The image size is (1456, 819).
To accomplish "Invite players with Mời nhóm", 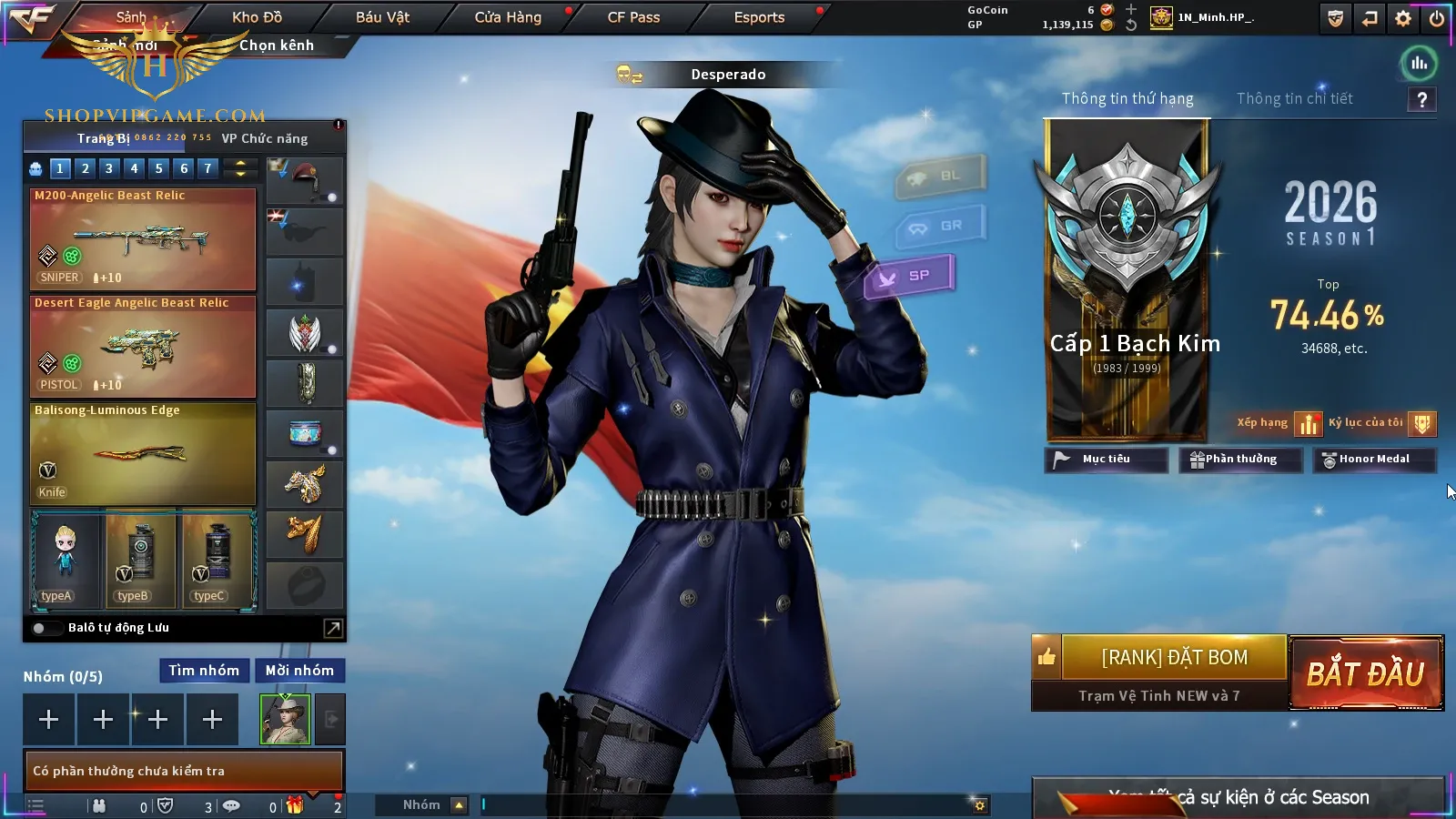I will [x=299, y=671].
